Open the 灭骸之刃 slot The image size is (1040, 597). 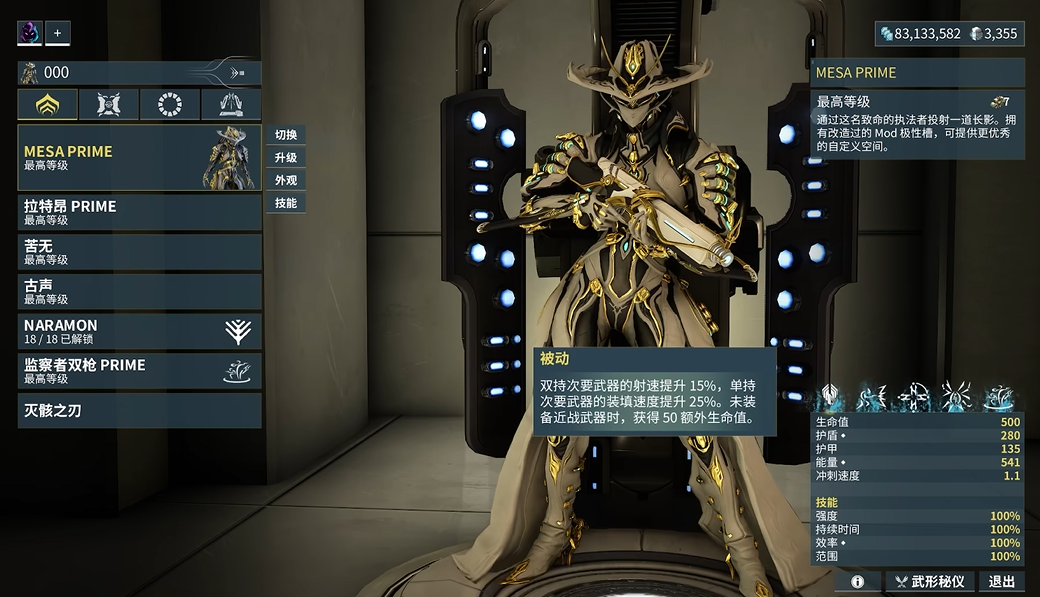pos(139,410)
